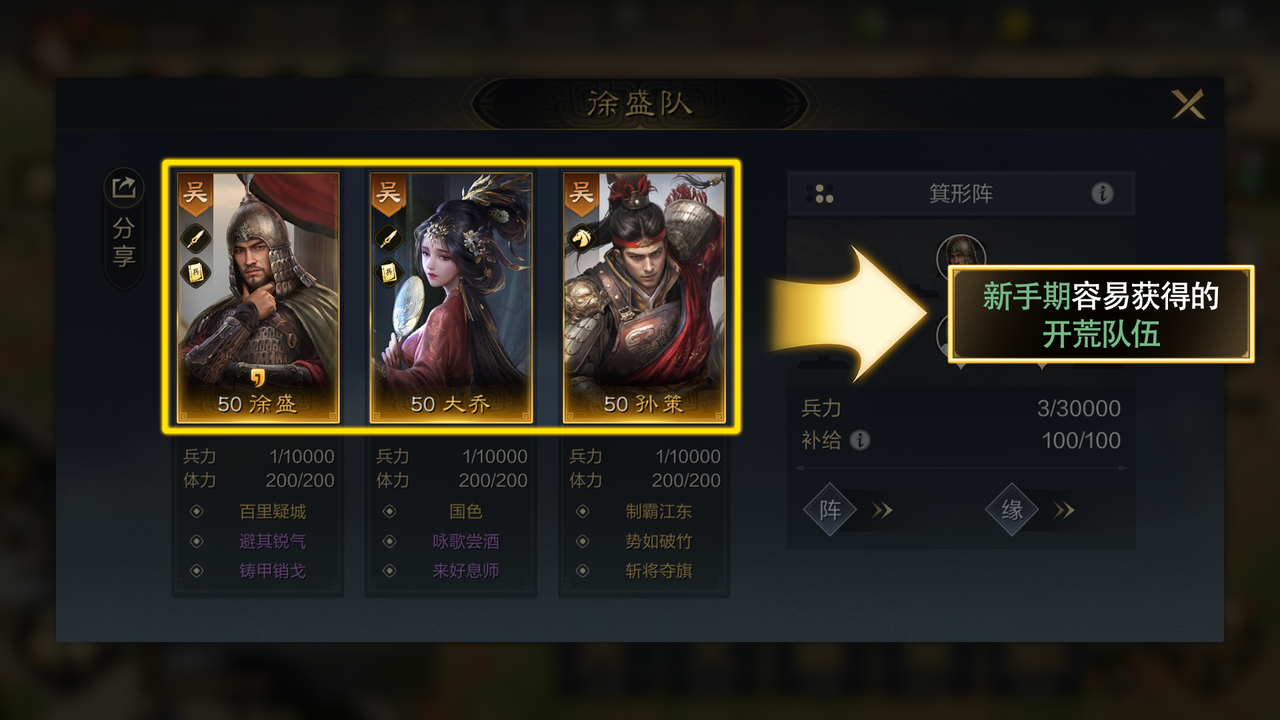Open the 补给 info tooltip icon

[x=861, y=441]
